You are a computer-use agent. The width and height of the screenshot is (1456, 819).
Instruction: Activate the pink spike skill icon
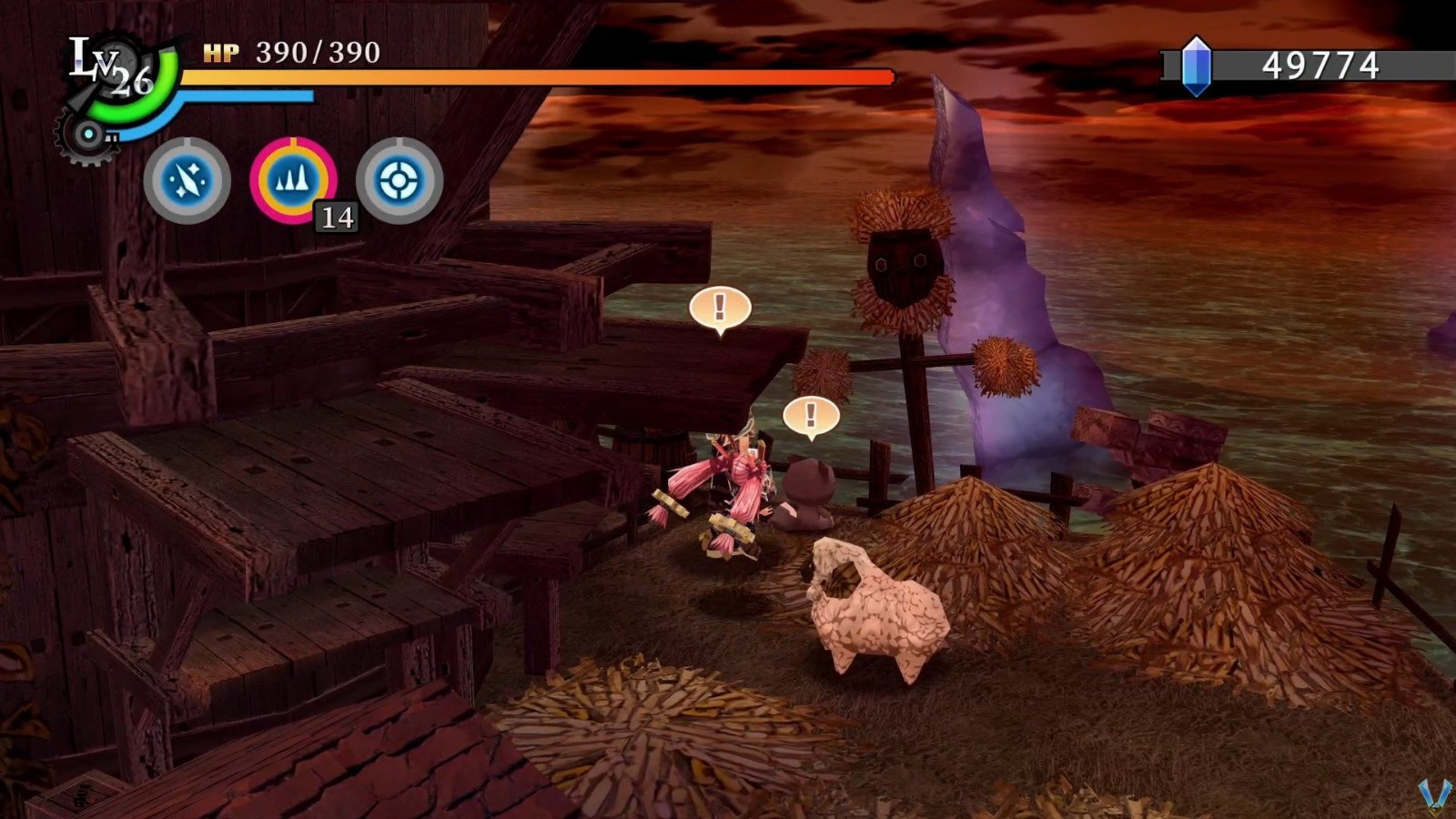(x=292, y=179)
